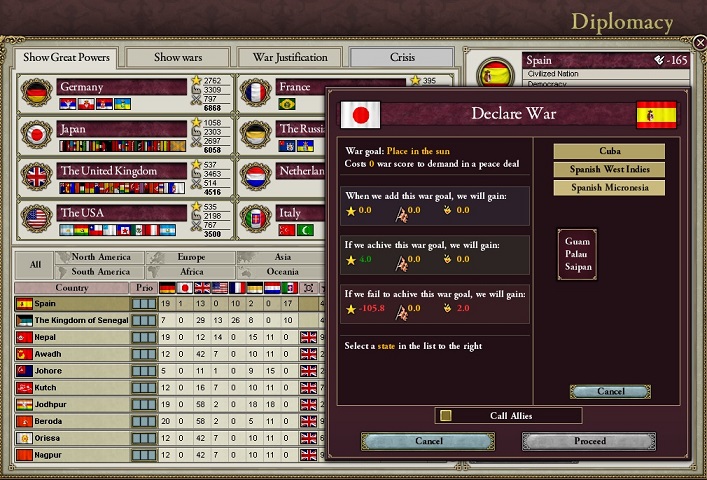Viewport: 707px width, 480px height.
Task: Select Germany in the great powers list
Action: [122, 87]
